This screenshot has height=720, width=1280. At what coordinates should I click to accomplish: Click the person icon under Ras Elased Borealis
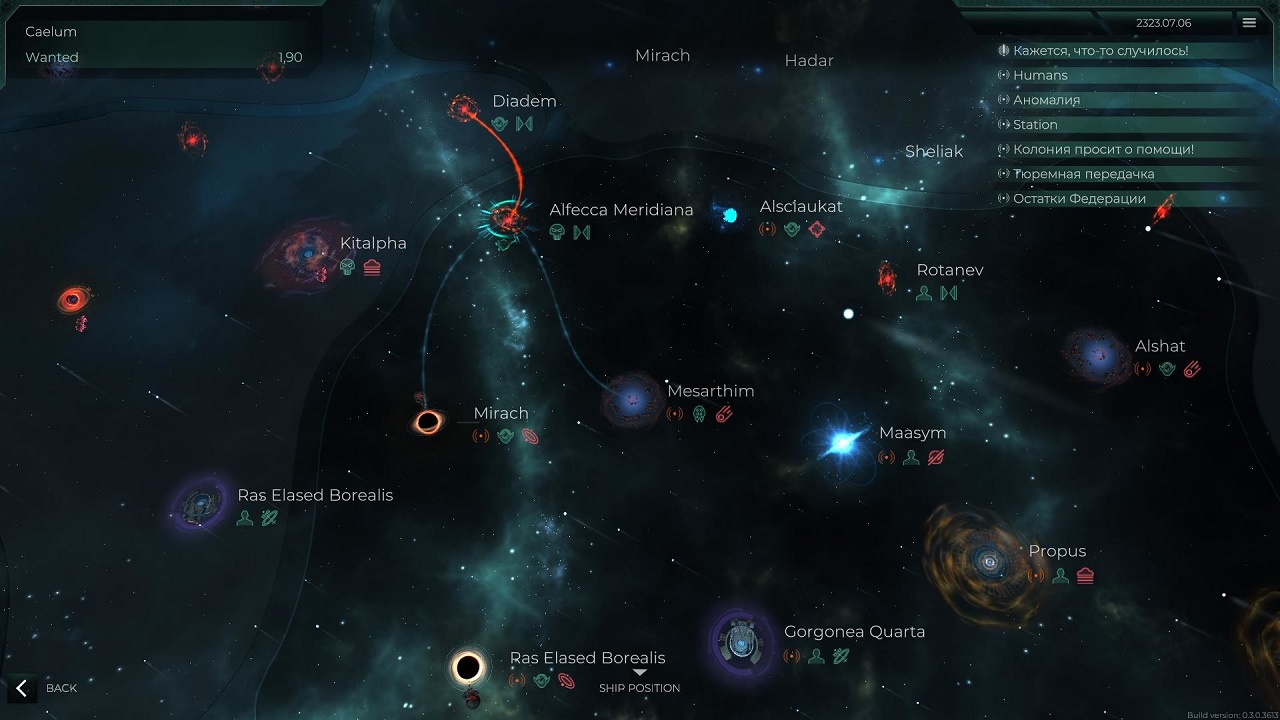(246, 517)
